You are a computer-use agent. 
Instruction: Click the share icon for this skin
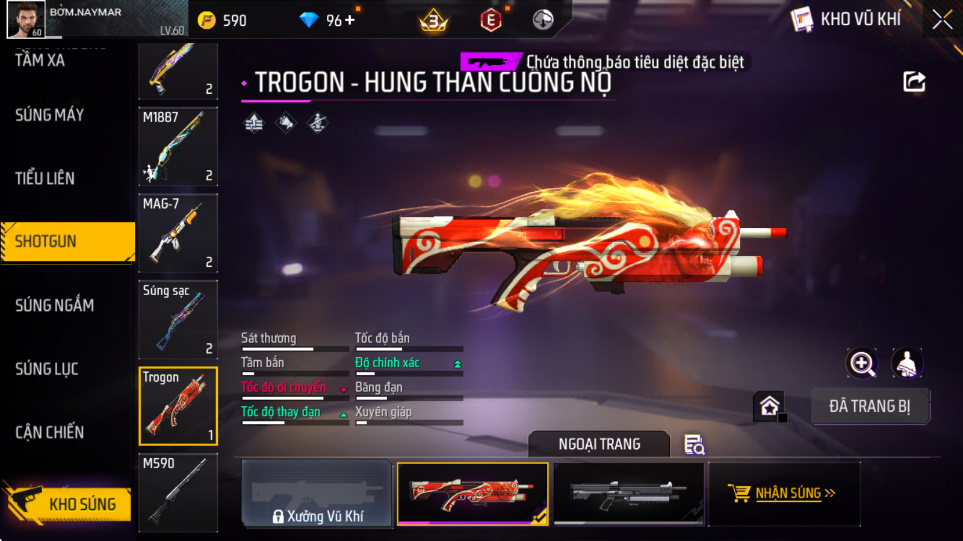point(914,82)
